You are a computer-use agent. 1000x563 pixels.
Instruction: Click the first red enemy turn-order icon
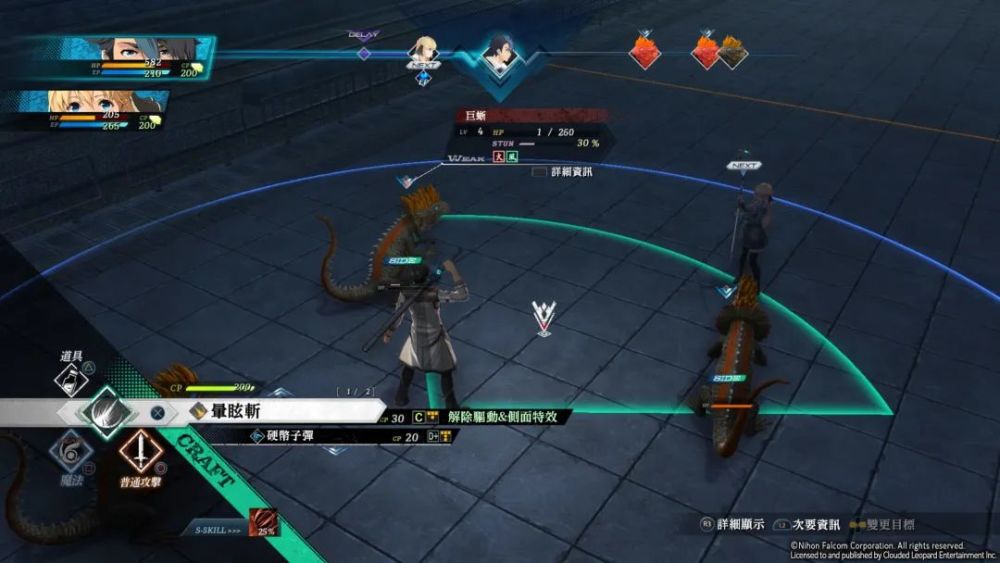643,50
